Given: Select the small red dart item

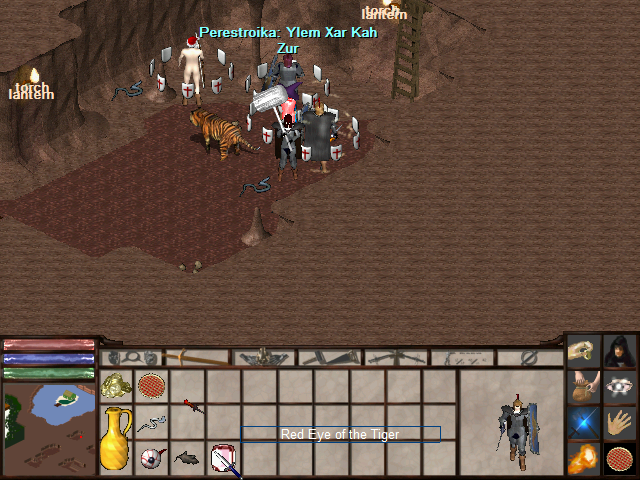Looking at the screenshot, I should click(x=189, y=405).
